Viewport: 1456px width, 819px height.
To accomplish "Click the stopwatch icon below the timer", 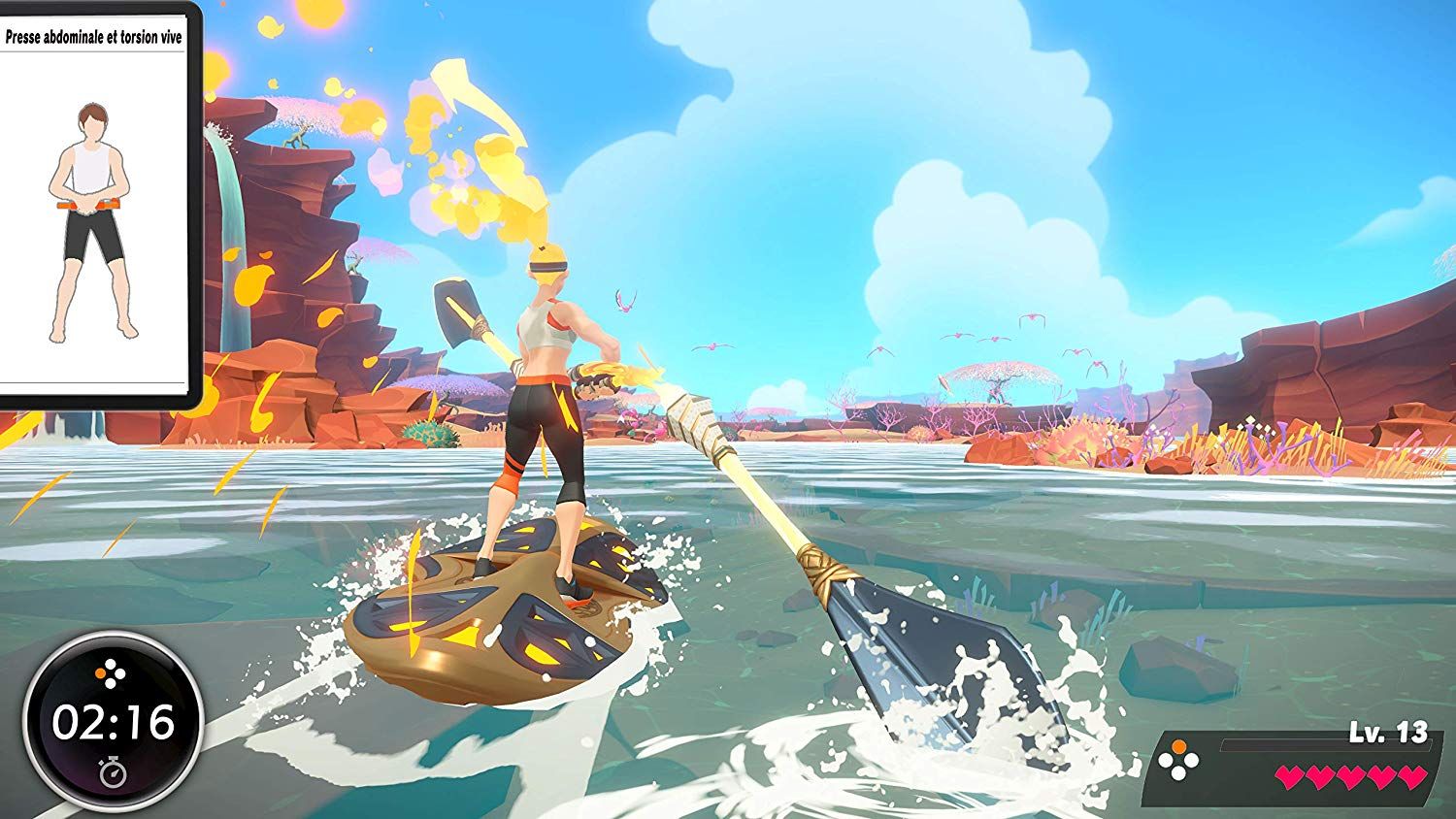I will click(x=114, y=772).
